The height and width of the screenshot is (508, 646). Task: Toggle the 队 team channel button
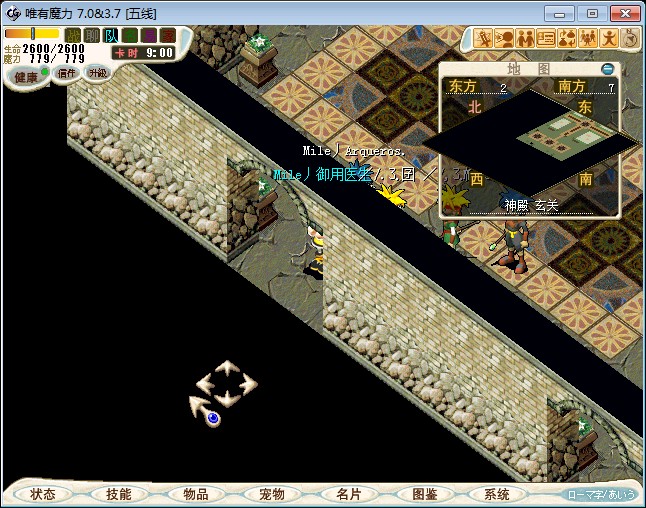111,36
